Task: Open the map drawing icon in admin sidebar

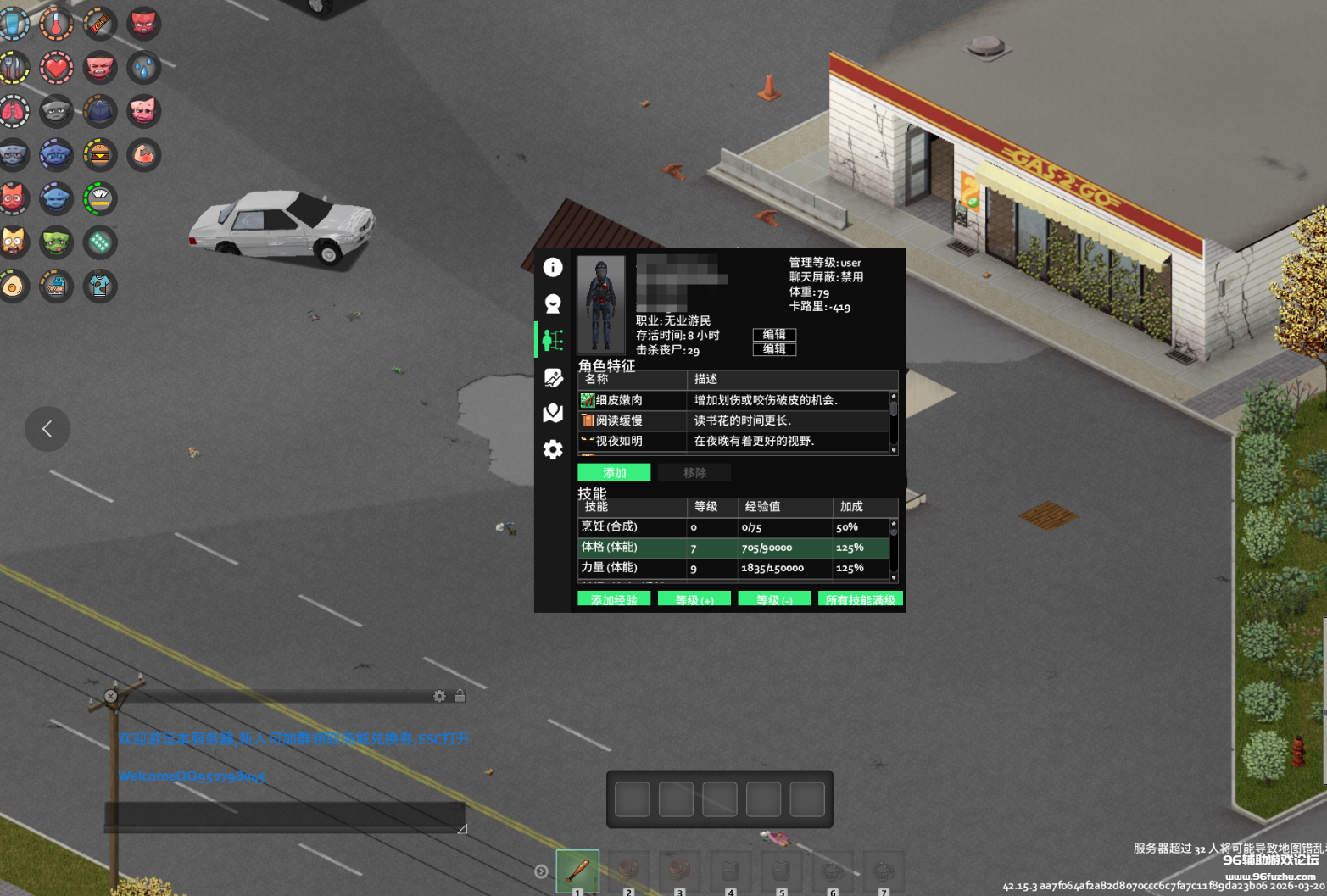Action: 553,378
